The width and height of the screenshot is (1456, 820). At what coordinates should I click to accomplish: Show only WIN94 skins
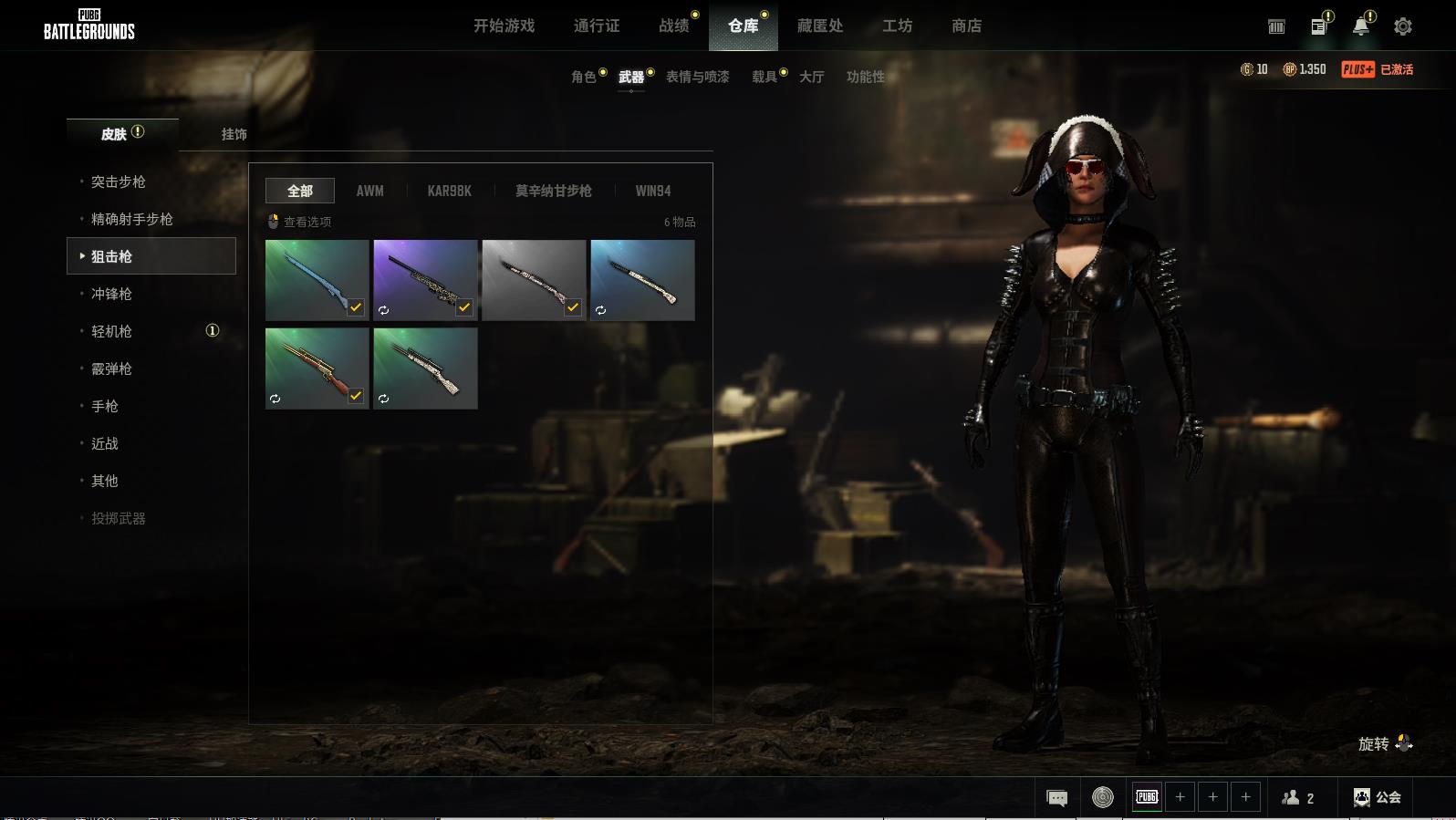click(652, 191)
